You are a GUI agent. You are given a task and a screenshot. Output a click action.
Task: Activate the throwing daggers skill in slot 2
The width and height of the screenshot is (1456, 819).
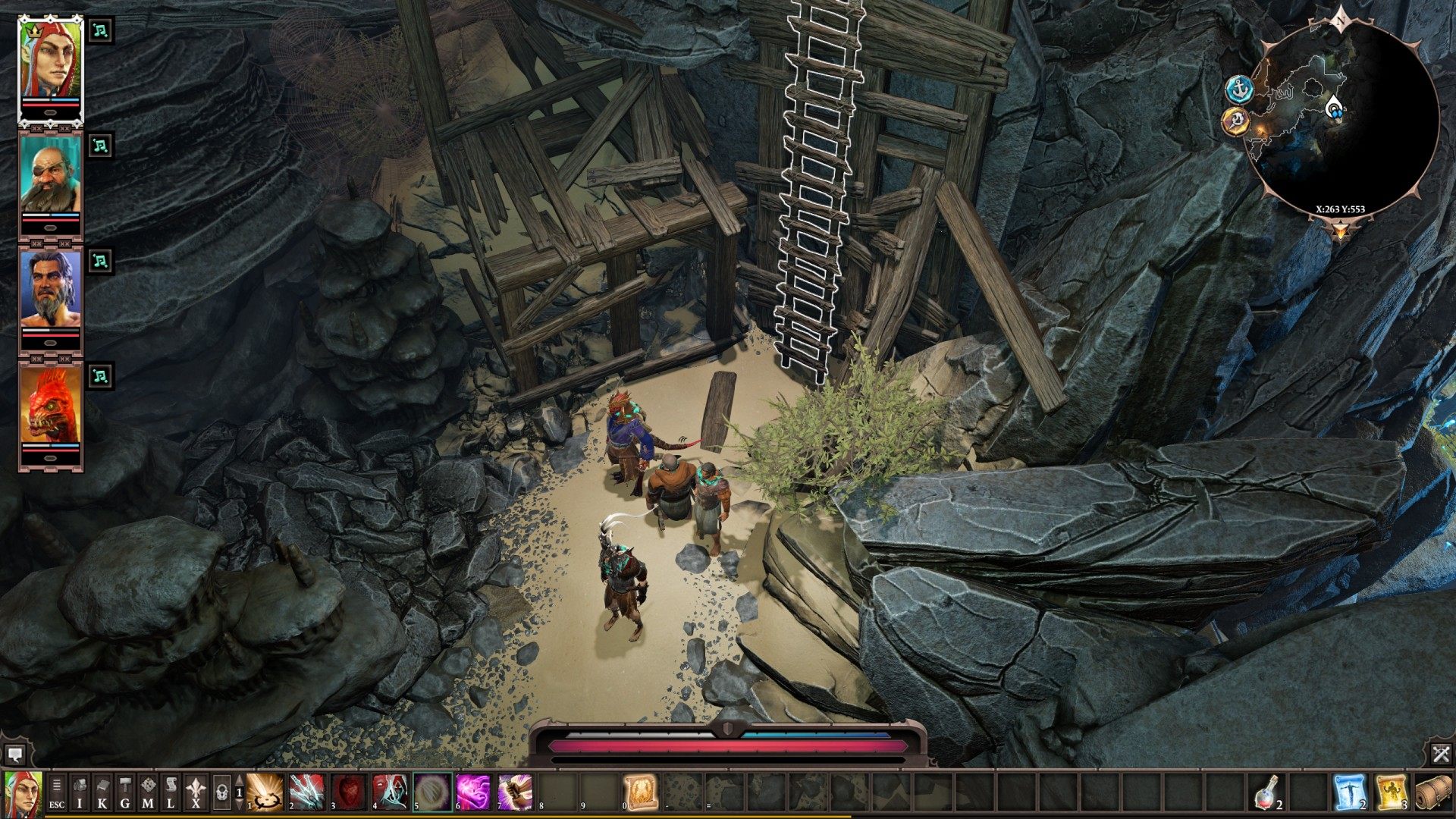[307, 792]
